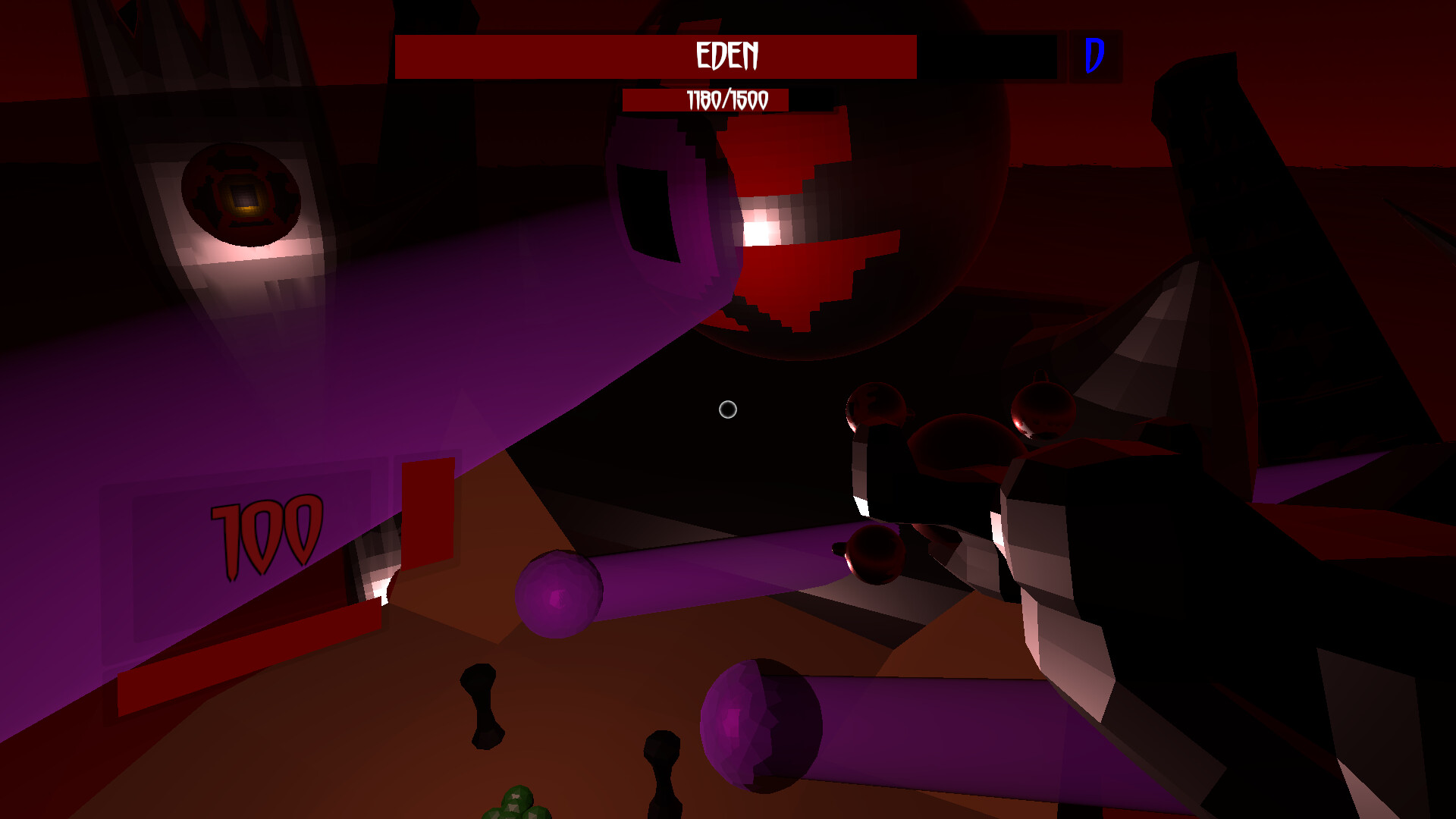This screenshot has width=1456, height=819.
Task: Click the EDEN boss name banner
Action: tap(726, 55)
